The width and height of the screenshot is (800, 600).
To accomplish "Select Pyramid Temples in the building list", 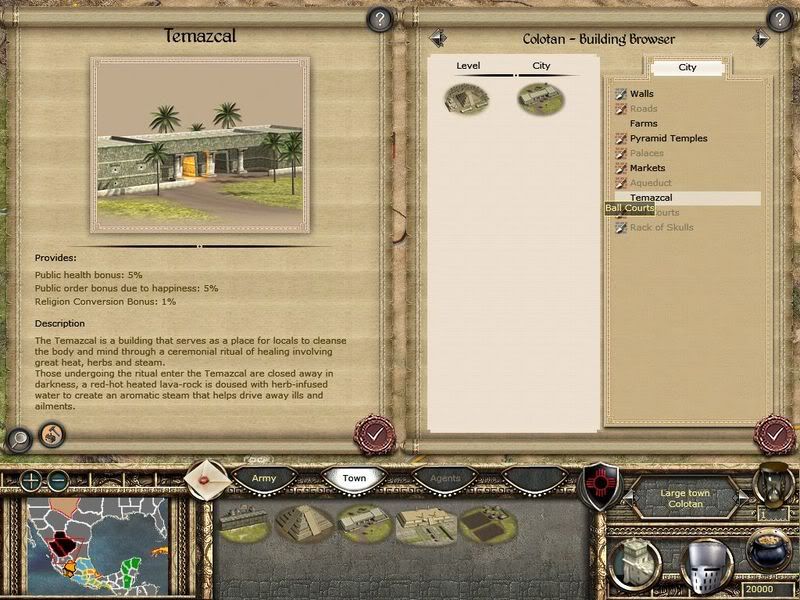I will click(x=668, y=139).
